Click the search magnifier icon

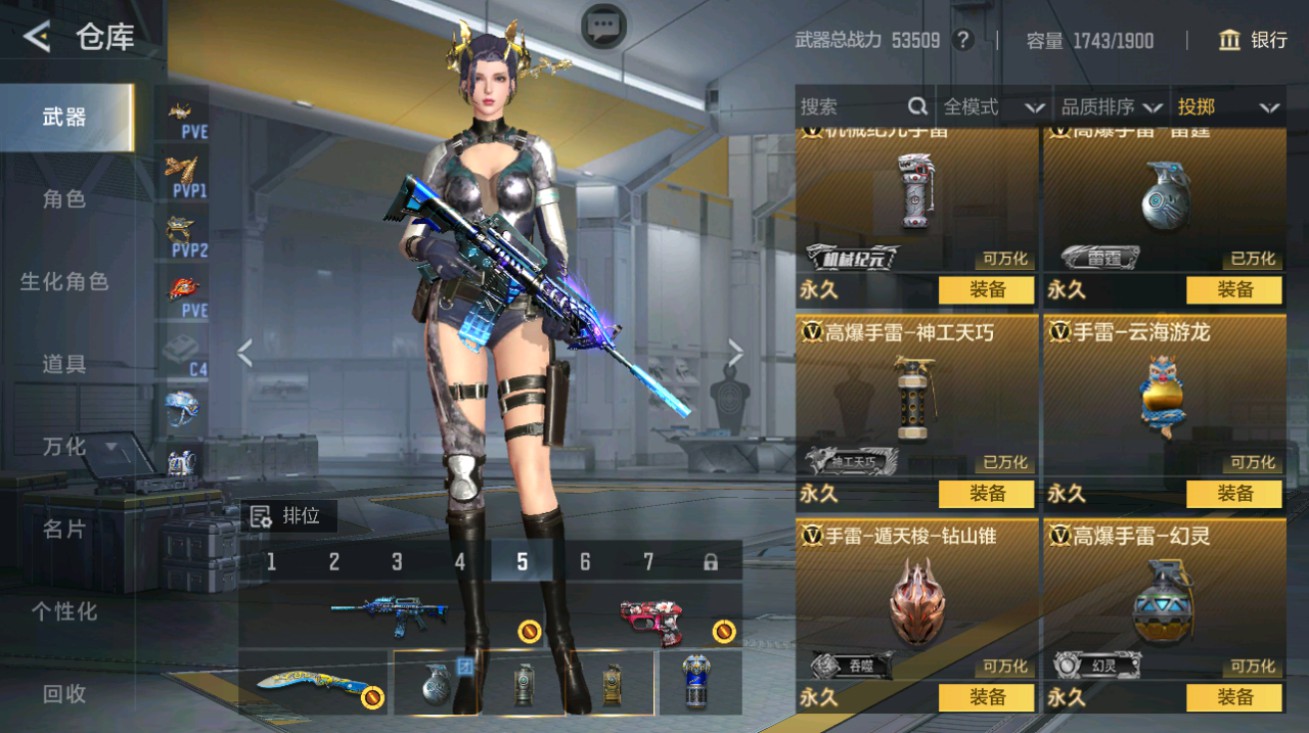[x=916, y=106]
